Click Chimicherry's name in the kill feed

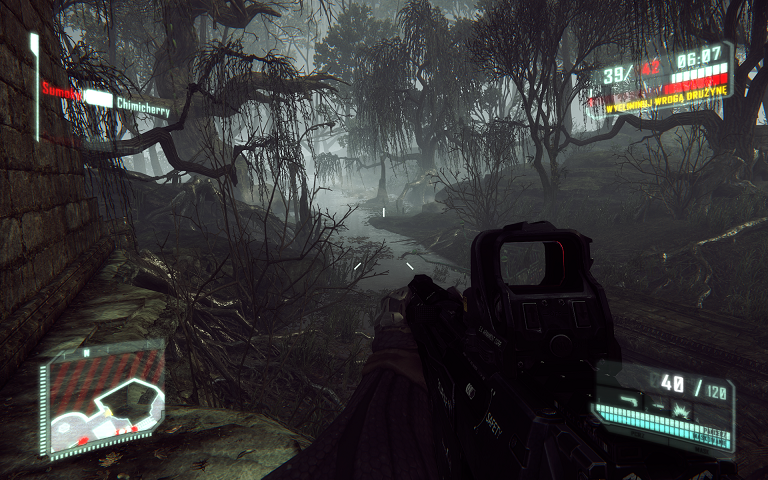[x=141, y=102]
